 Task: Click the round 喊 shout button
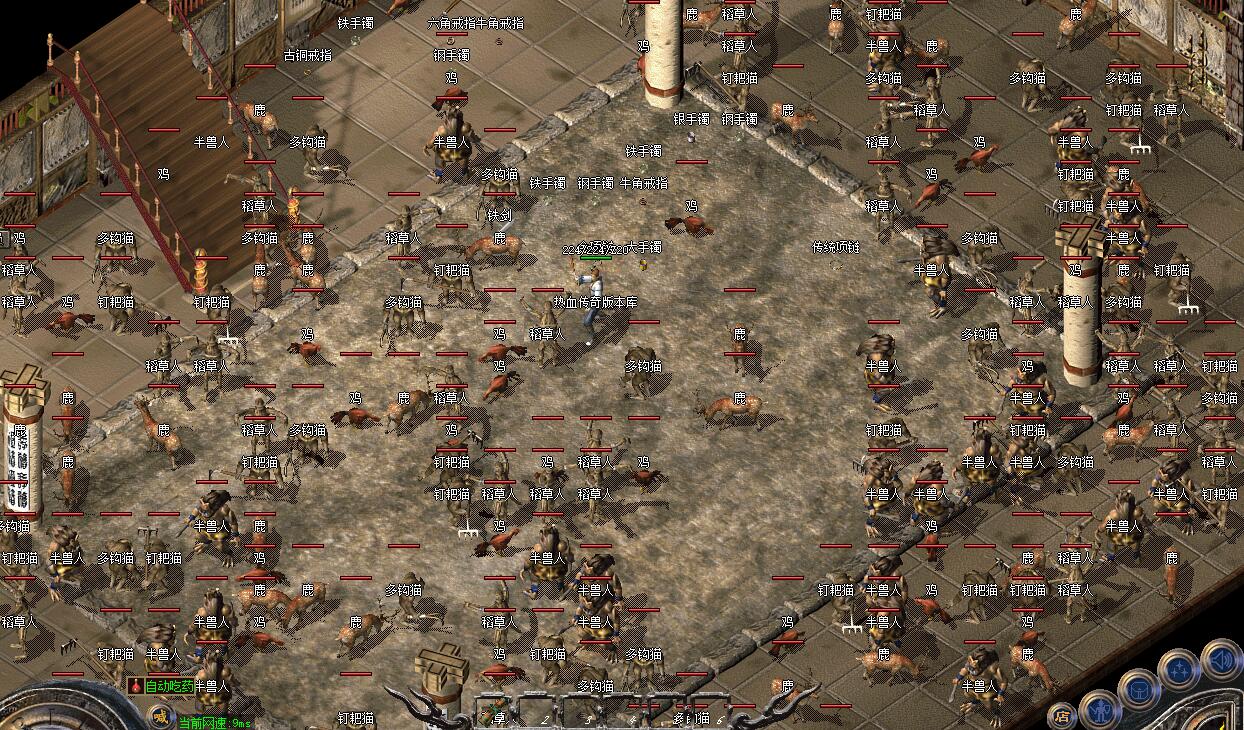click(160, 714)
